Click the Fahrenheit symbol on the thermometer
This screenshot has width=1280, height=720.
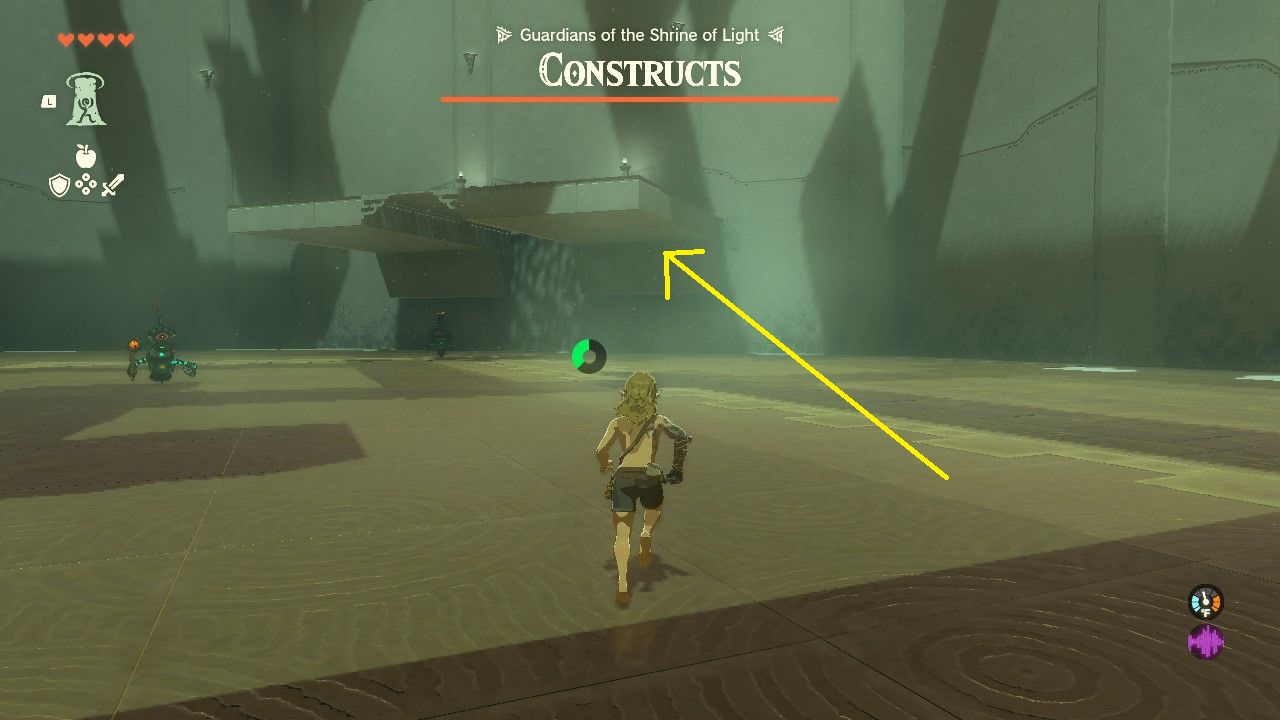(x=1206, y=611)
